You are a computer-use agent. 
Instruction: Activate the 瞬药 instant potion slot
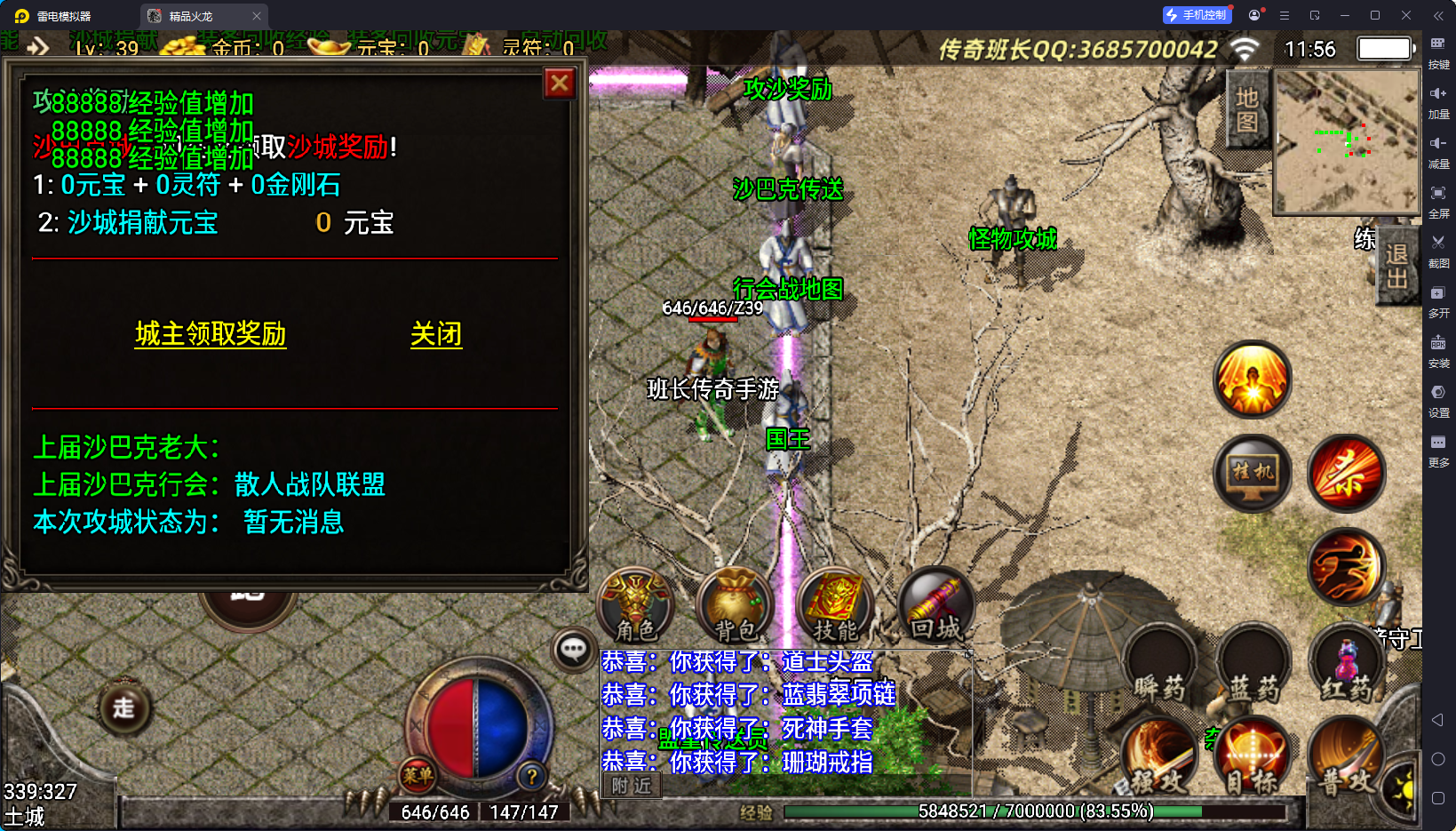point(1160,667)
